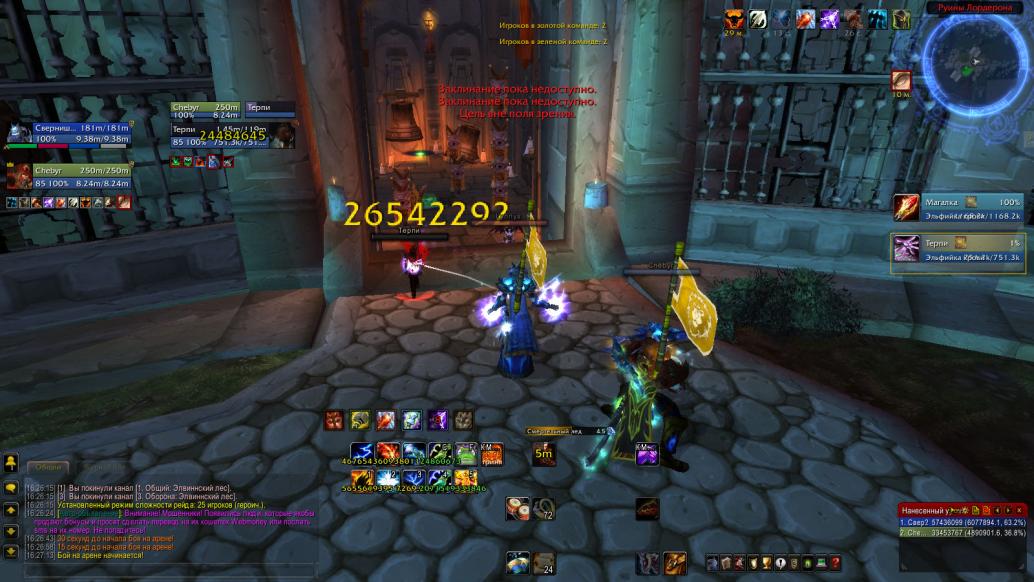The image size is (1034, 582).
Task: Click the Сверниш player unit frame
Action: (x=70, y=133)
